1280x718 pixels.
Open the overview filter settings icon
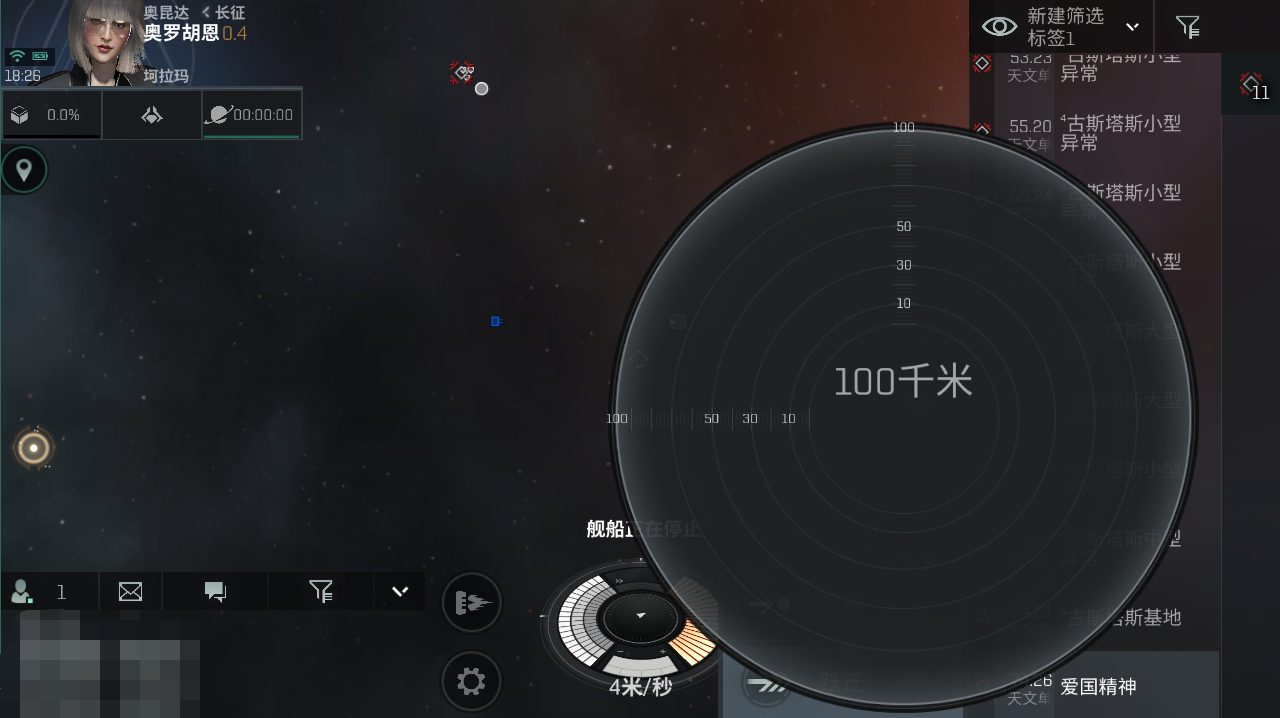click(1187, 27)
